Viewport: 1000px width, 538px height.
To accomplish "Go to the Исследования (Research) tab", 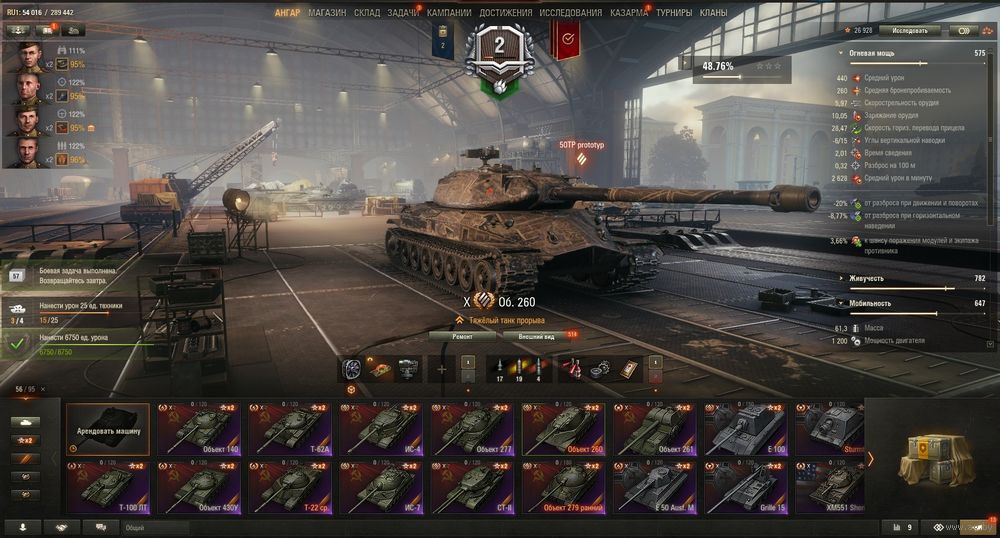I will [570, 13].
